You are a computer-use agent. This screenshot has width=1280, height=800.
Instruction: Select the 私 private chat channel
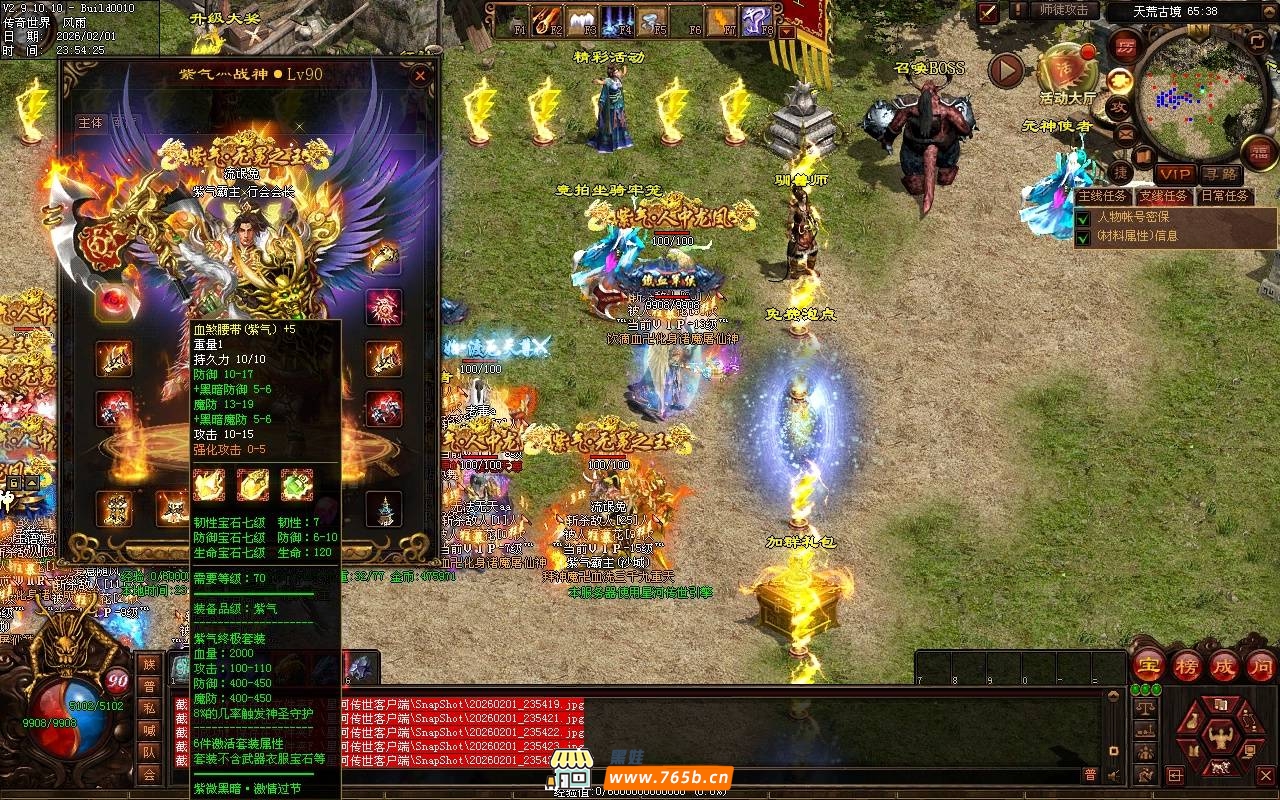[x=149, y=708]
